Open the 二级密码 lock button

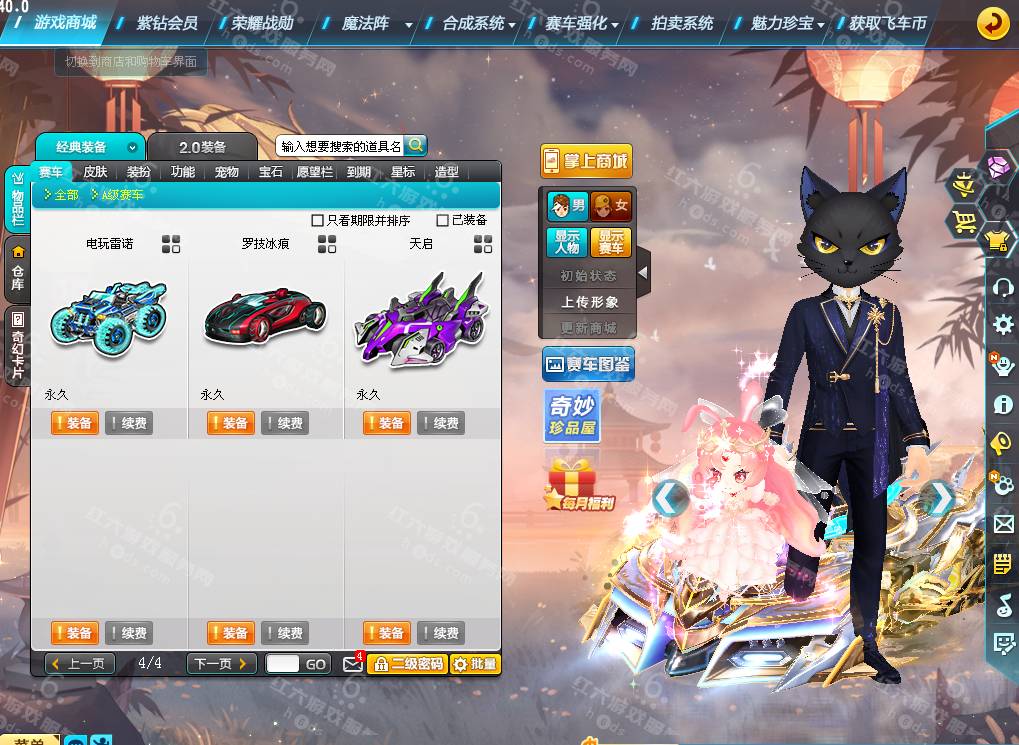pos(407,664)
